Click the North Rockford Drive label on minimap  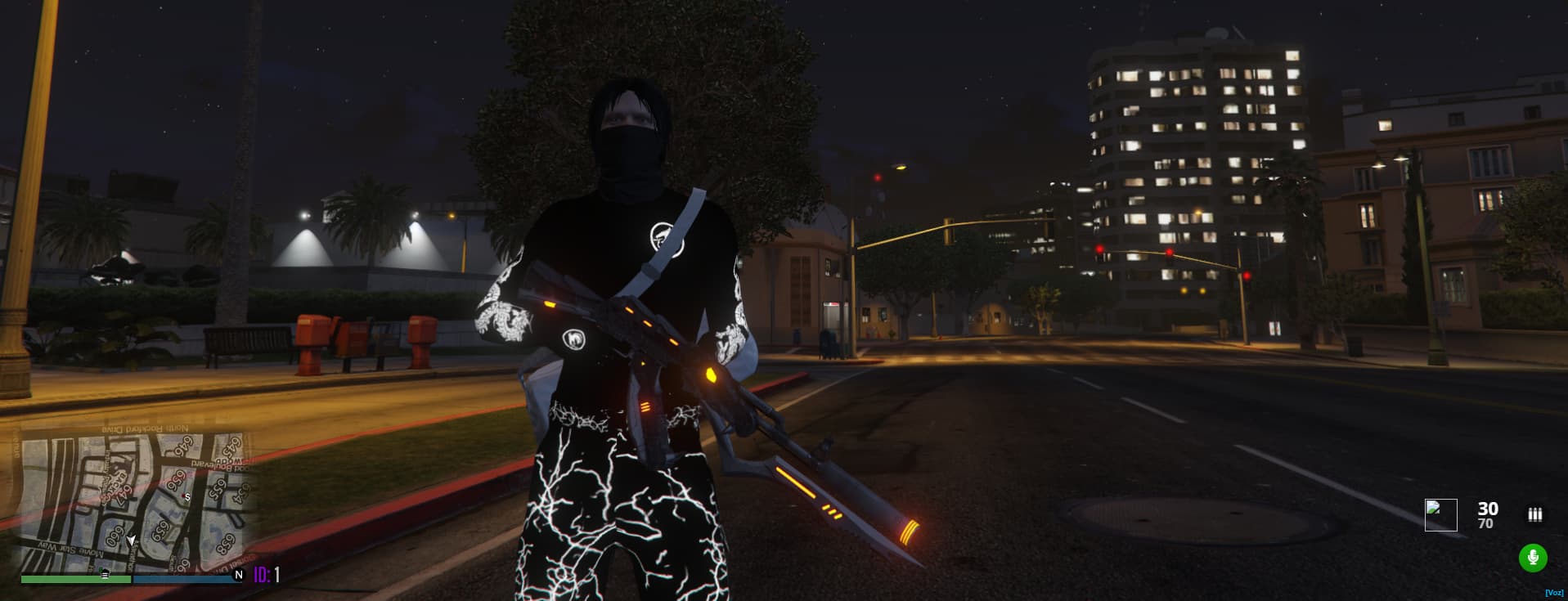point(144,428)
